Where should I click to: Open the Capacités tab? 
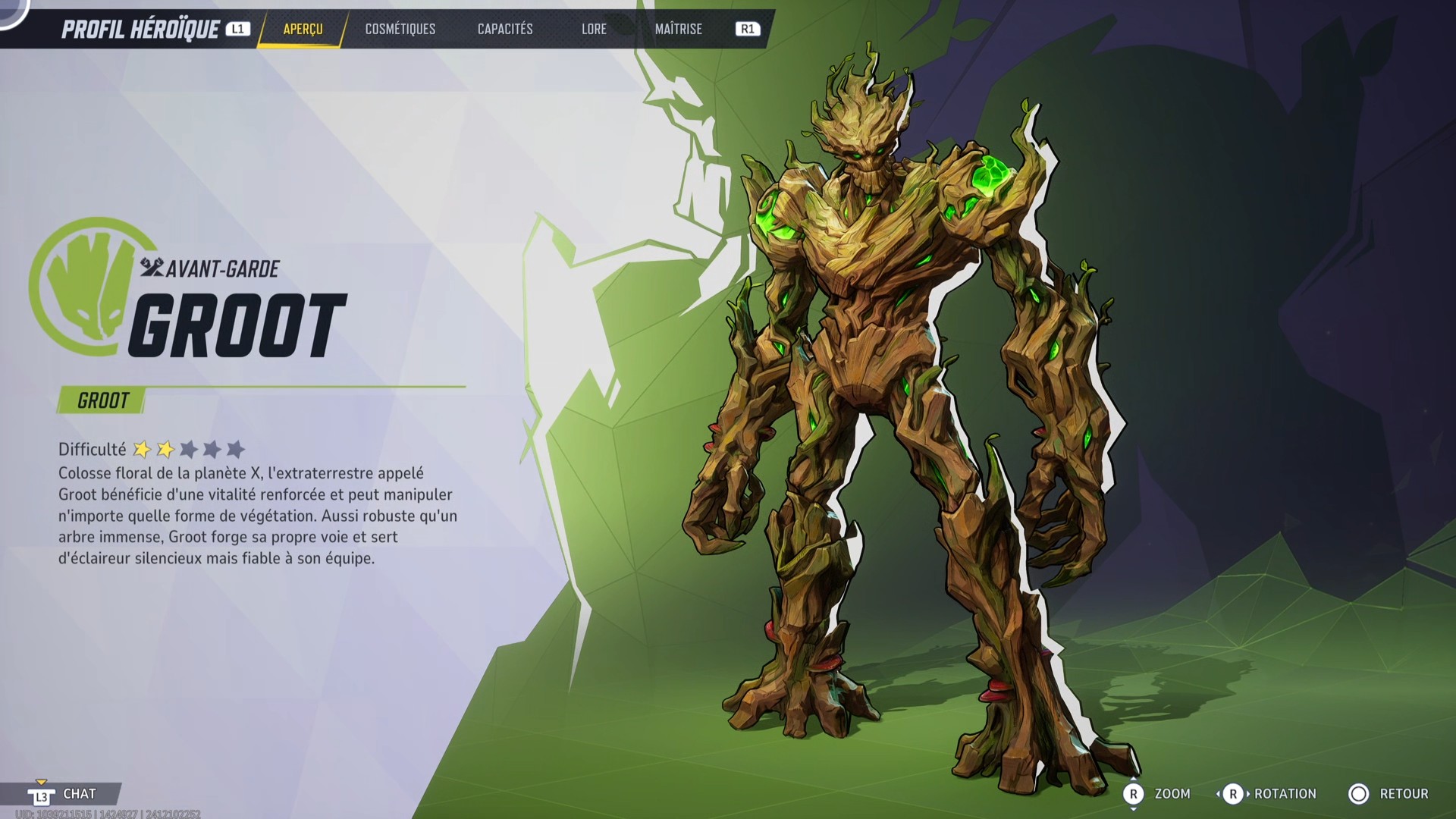click(x=504, y=29)
